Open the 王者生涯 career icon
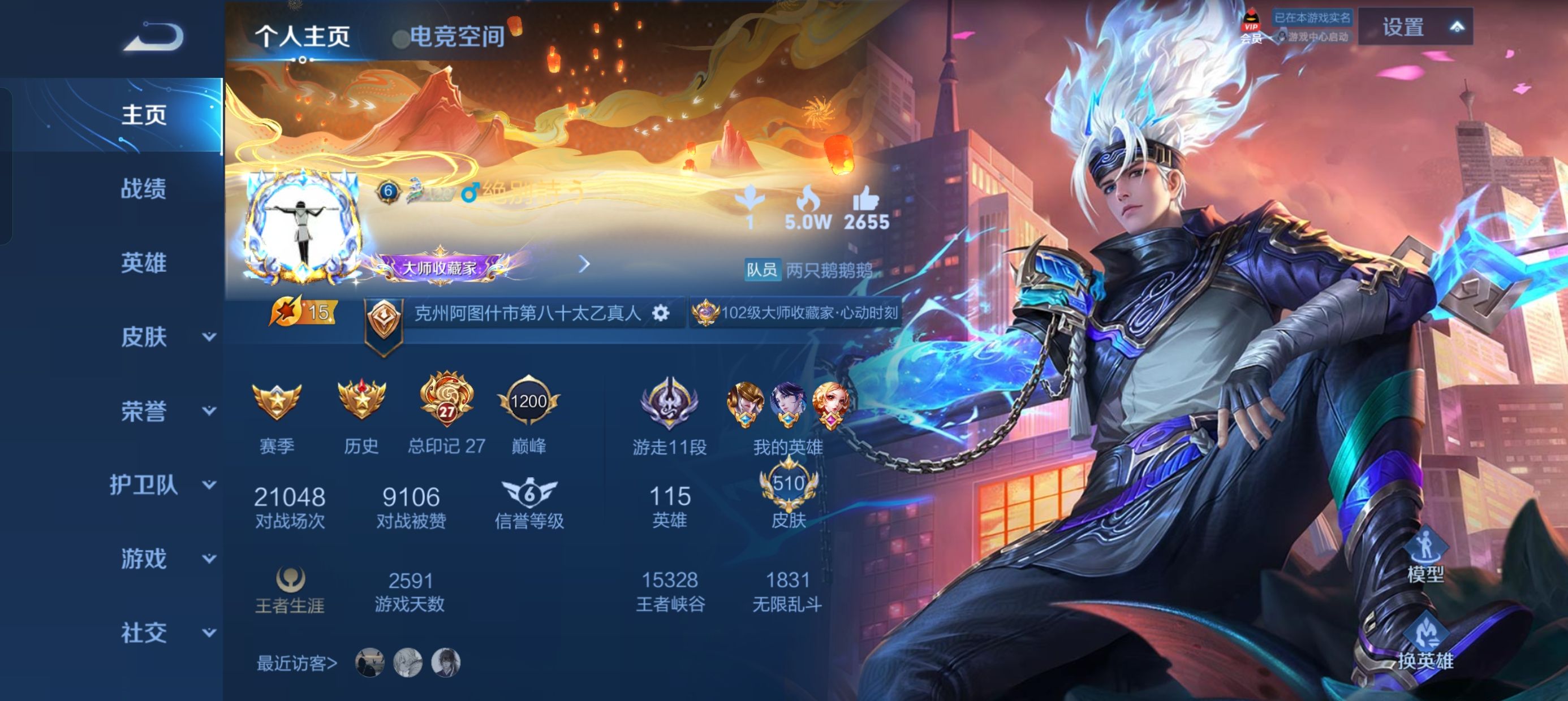This screenshot has width=1568, height=701. coord(291,580)
